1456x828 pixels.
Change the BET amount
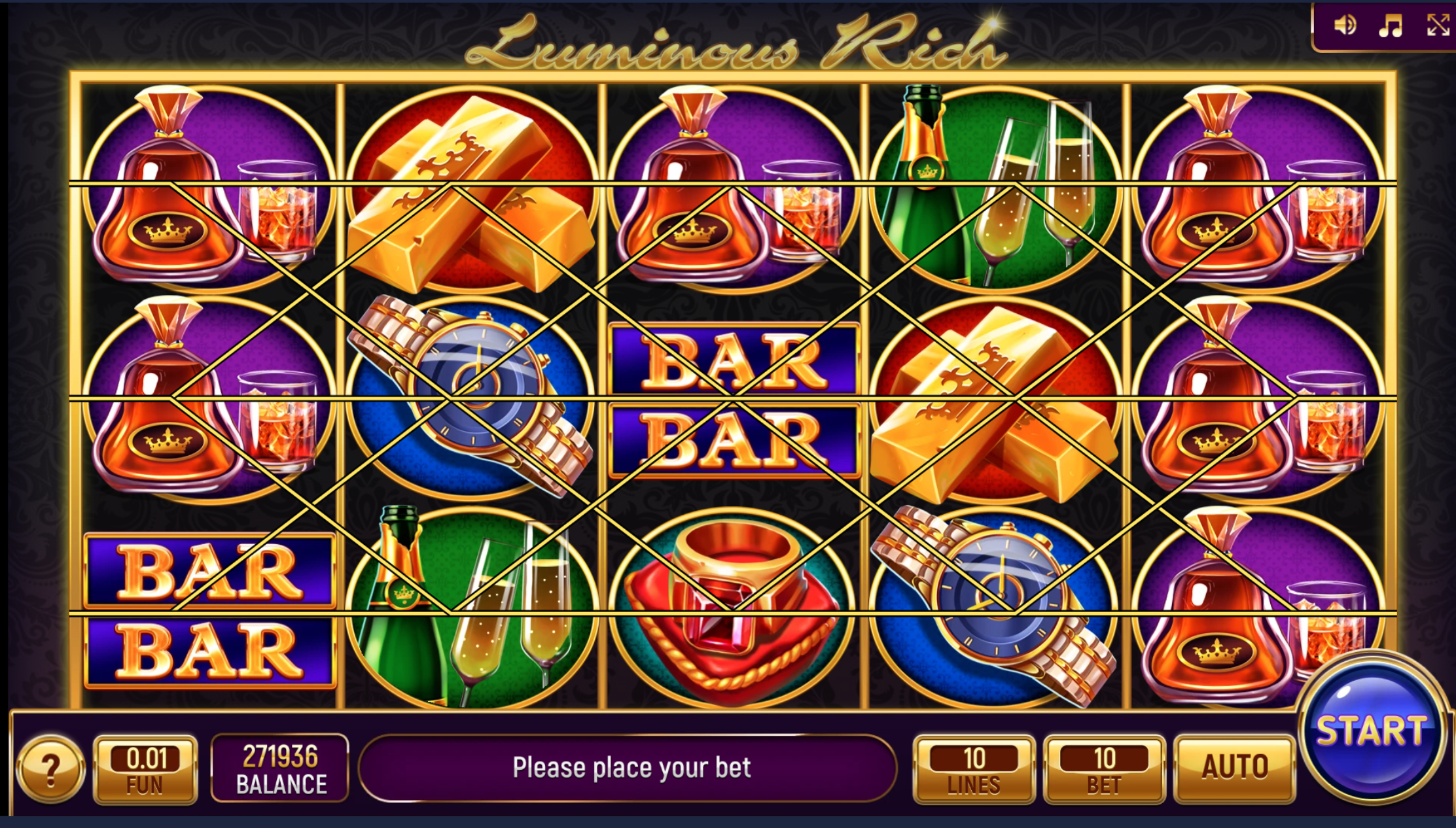coord(1104,769)
